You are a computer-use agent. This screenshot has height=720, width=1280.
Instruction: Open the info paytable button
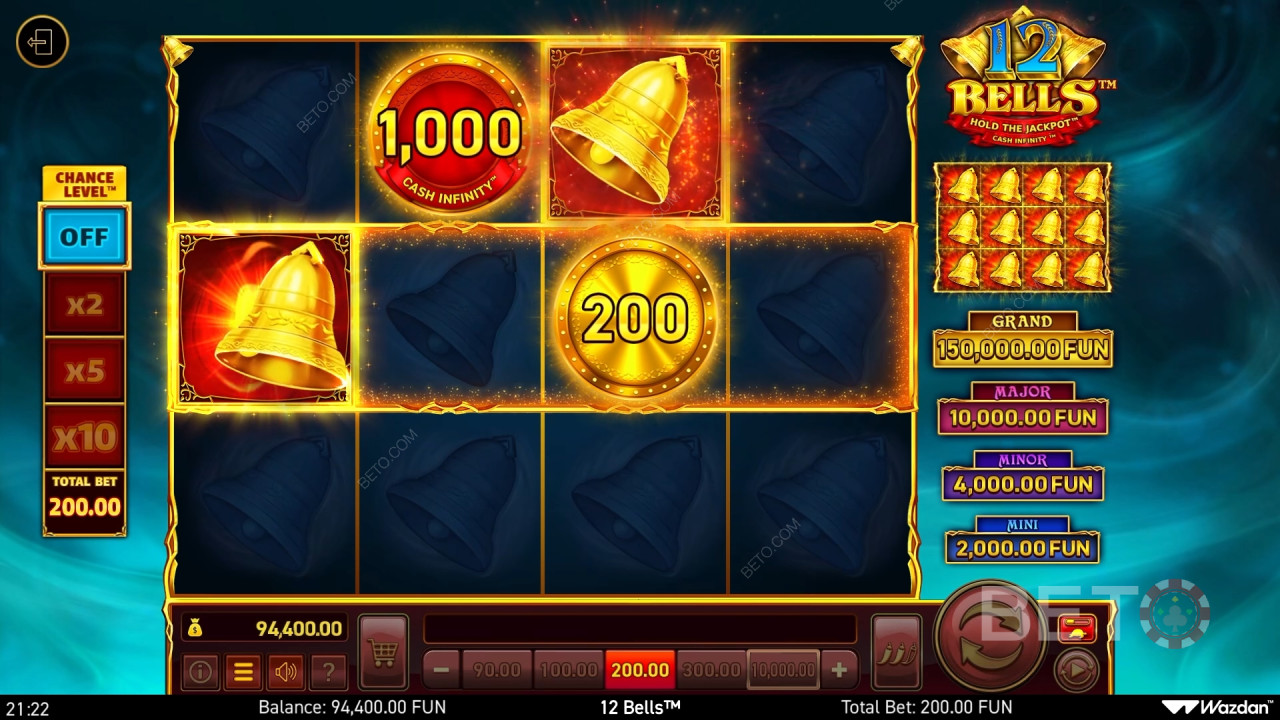tap(200, 672)
